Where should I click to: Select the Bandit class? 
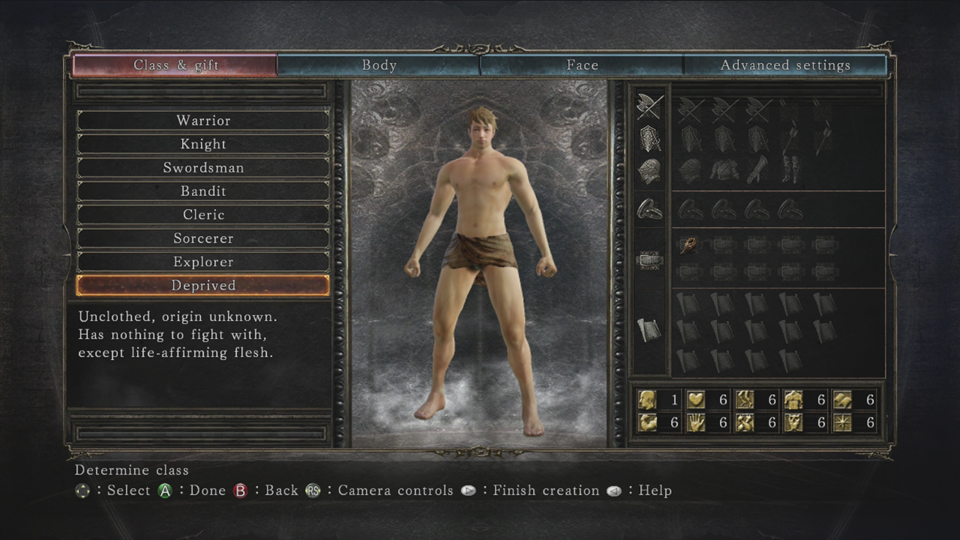[x=203, y=191]
